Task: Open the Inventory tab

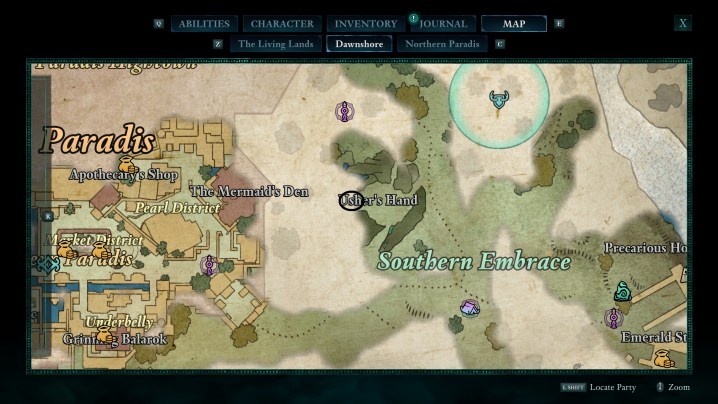Action: 366,24
